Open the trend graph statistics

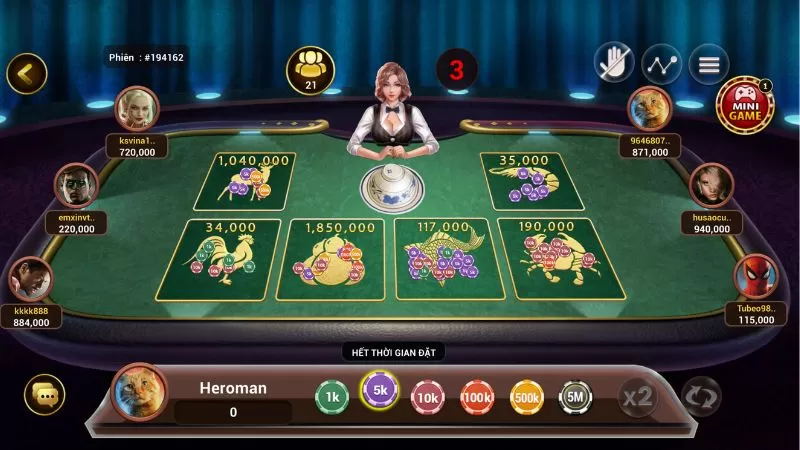[661, 64]
